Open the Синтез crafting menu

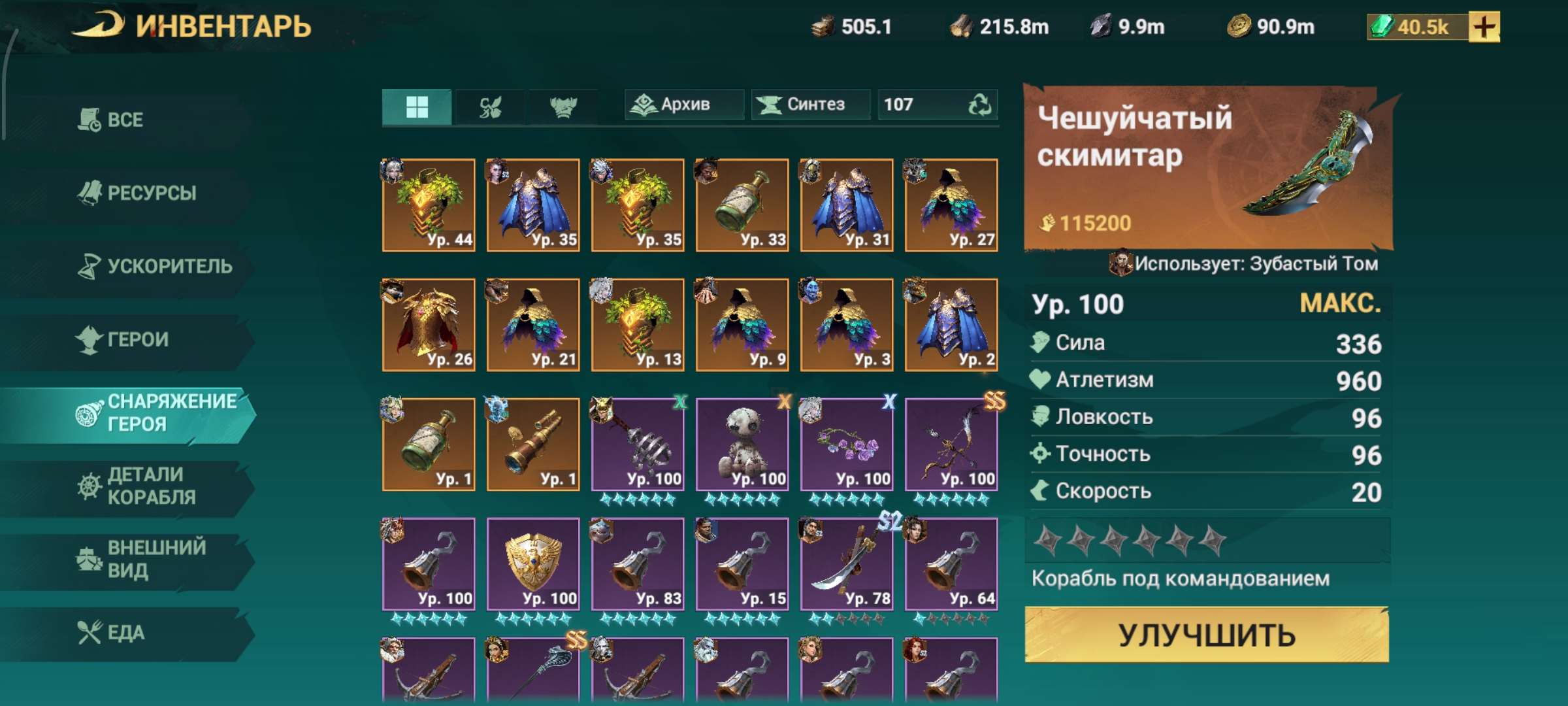click(810, 103)
